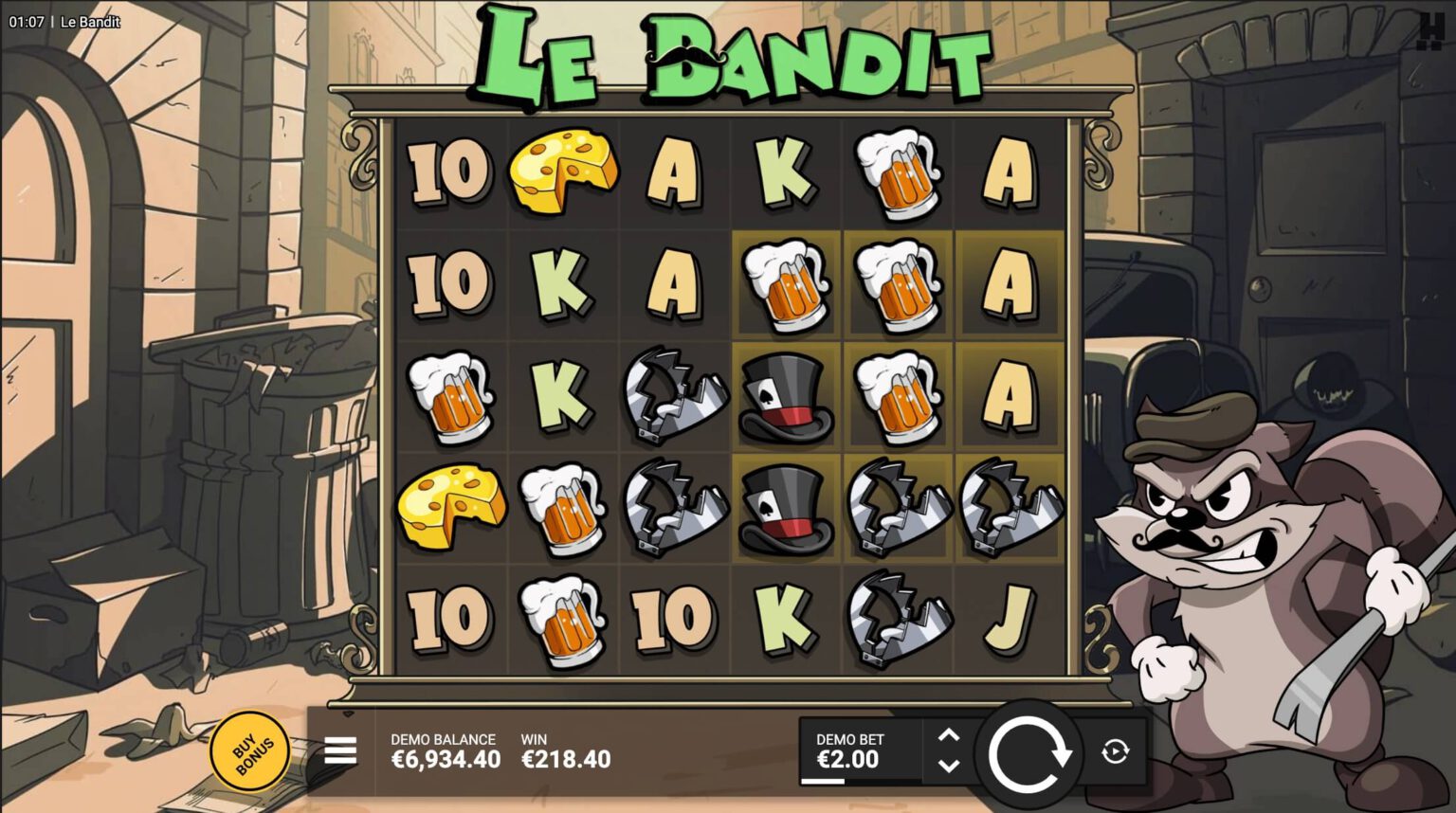Click the highlighted A symbol column
This screenshot has height=813, width=1456.
[x=1009, y=284]
